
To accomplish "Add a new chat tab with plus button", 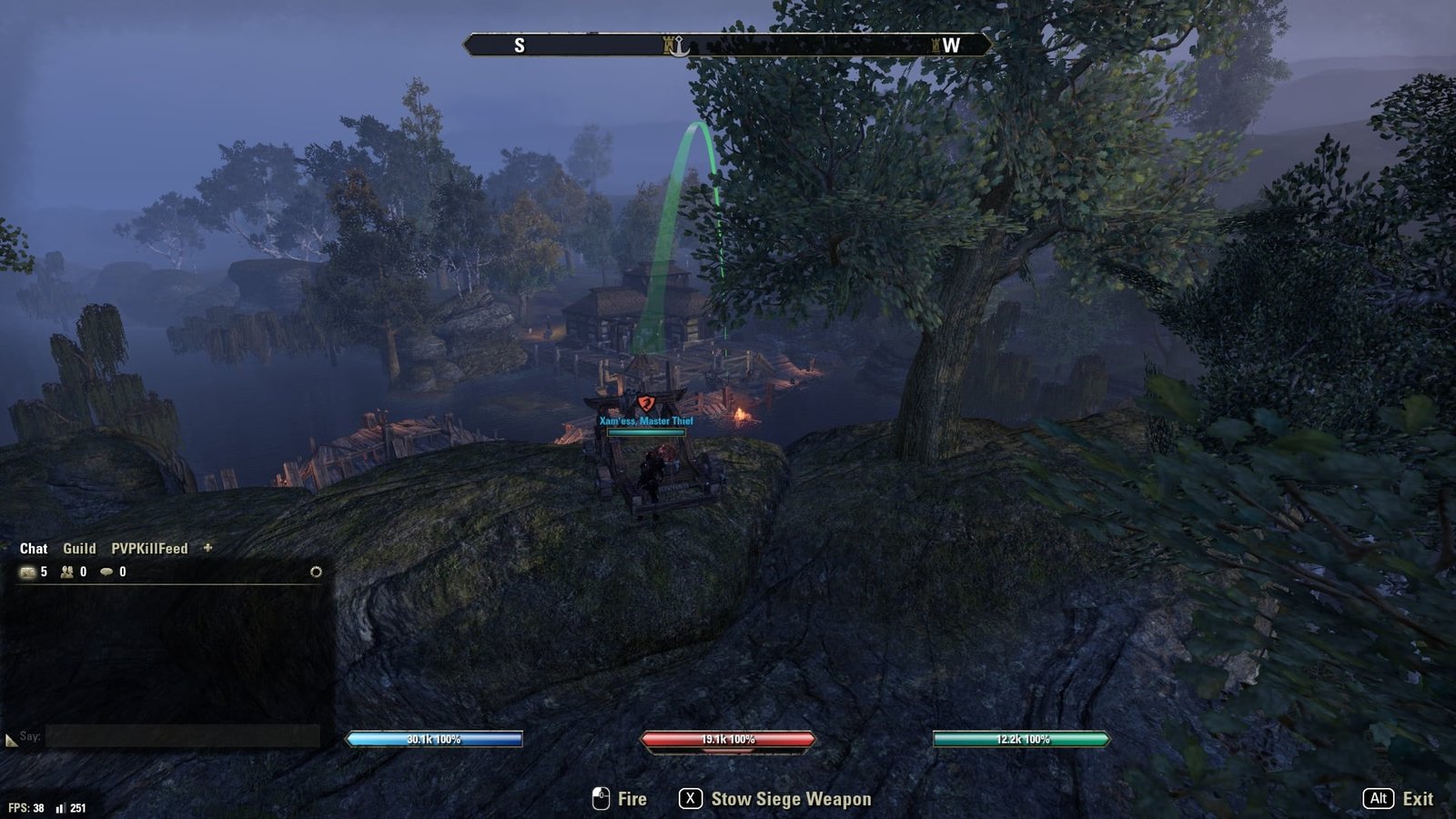I will tap(207, 548).
